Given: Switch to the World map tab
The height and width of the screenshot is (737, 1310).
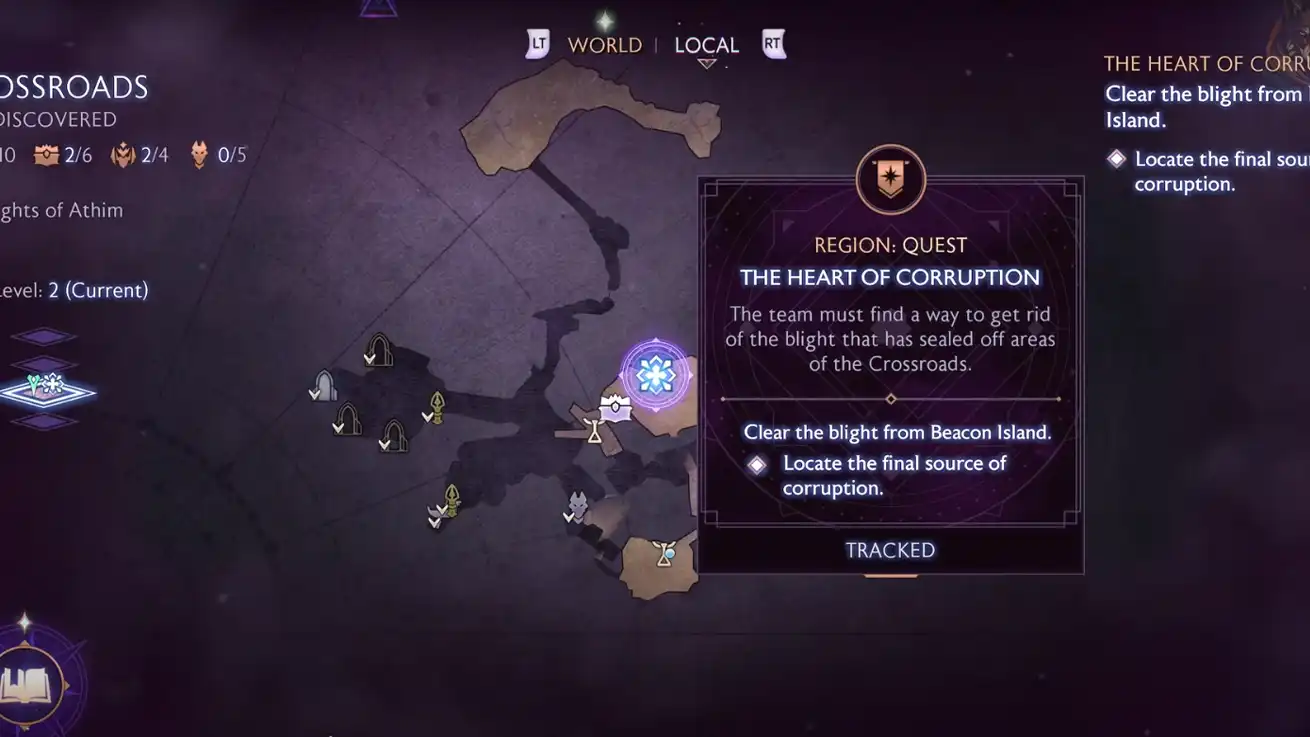Looking at the screenshot, I should coord(604,45).
